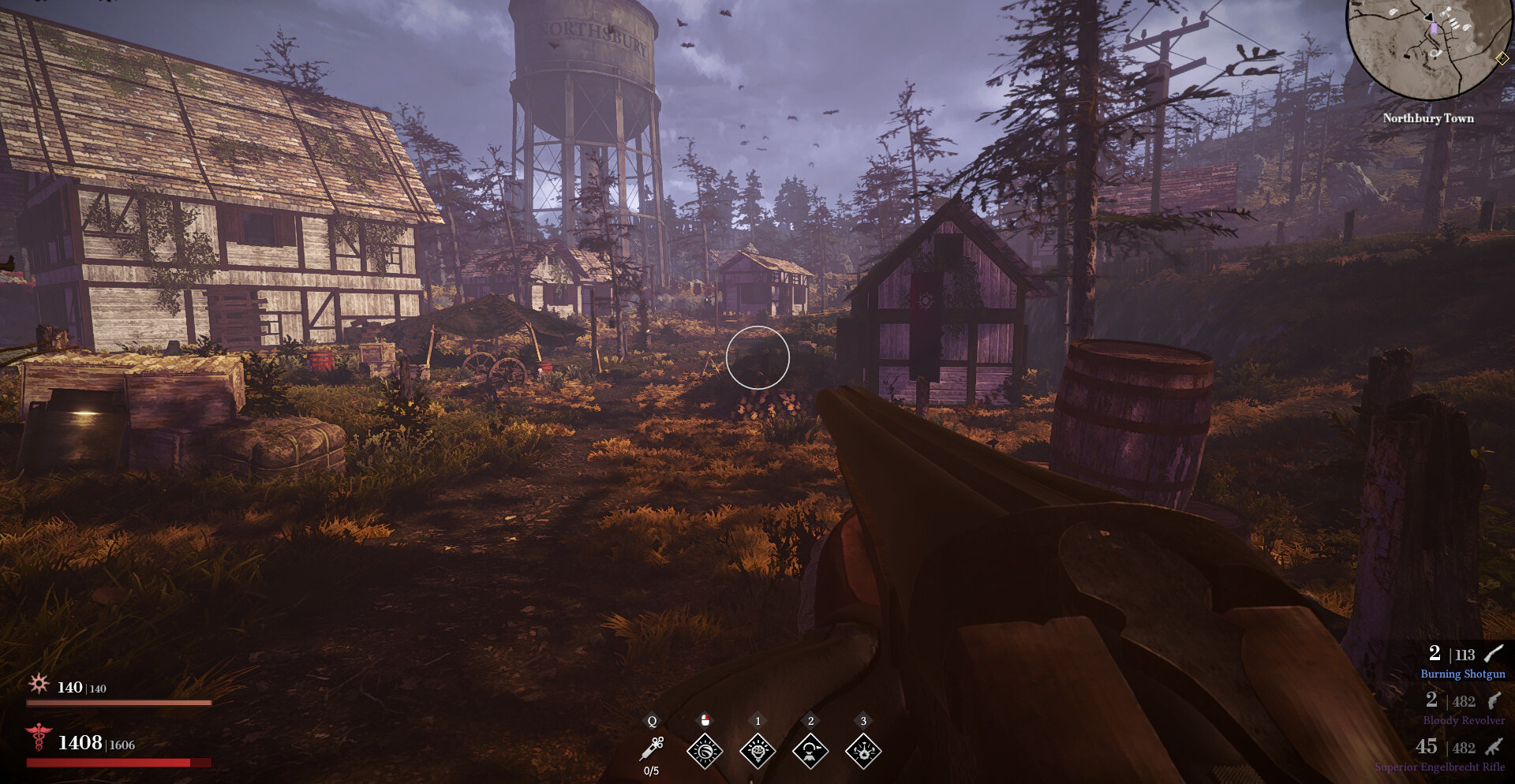Viewport: 1515px width, 784px height.
Task: Activate the explosion burst ability
Action: (x=863, y=750)
